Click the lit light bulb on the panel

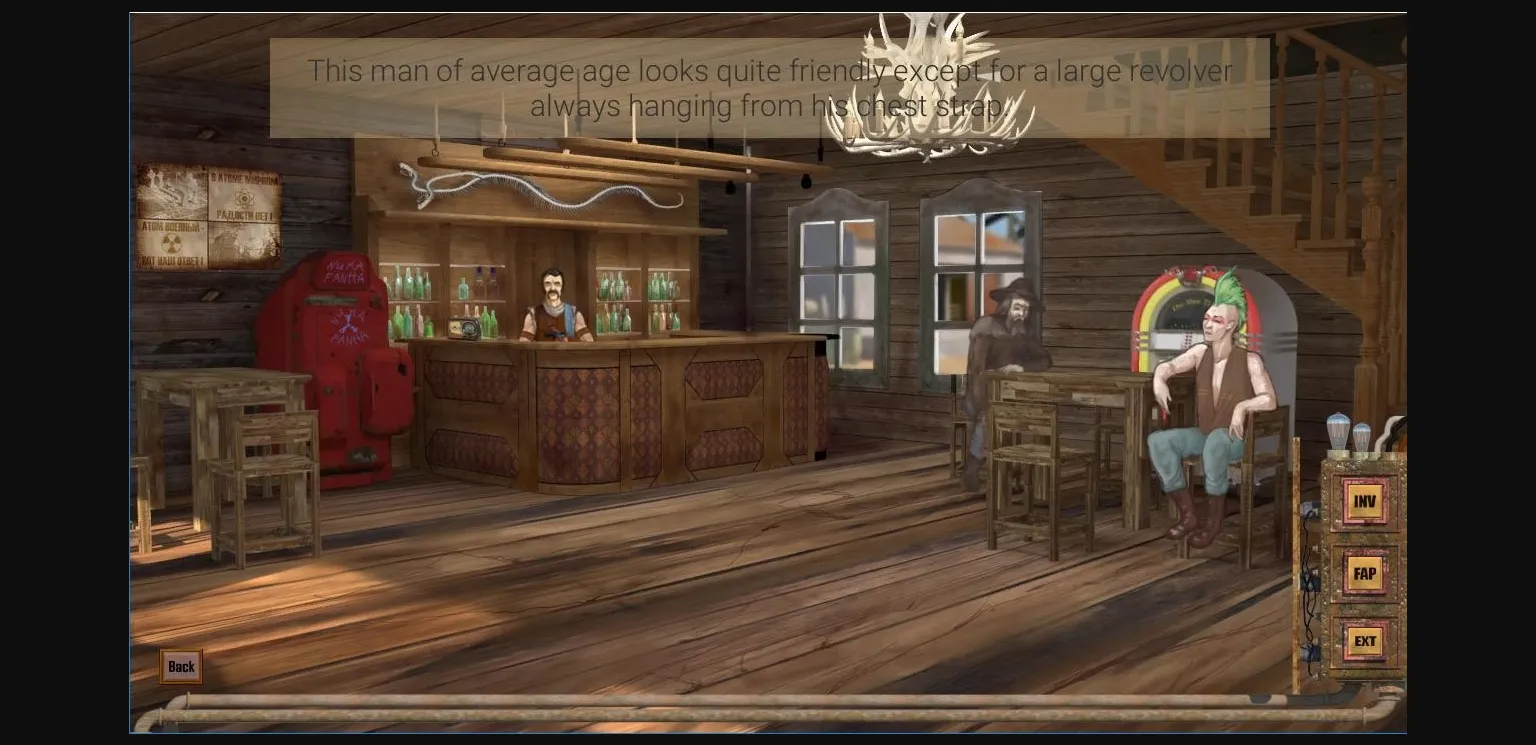tap(1338, 432)
